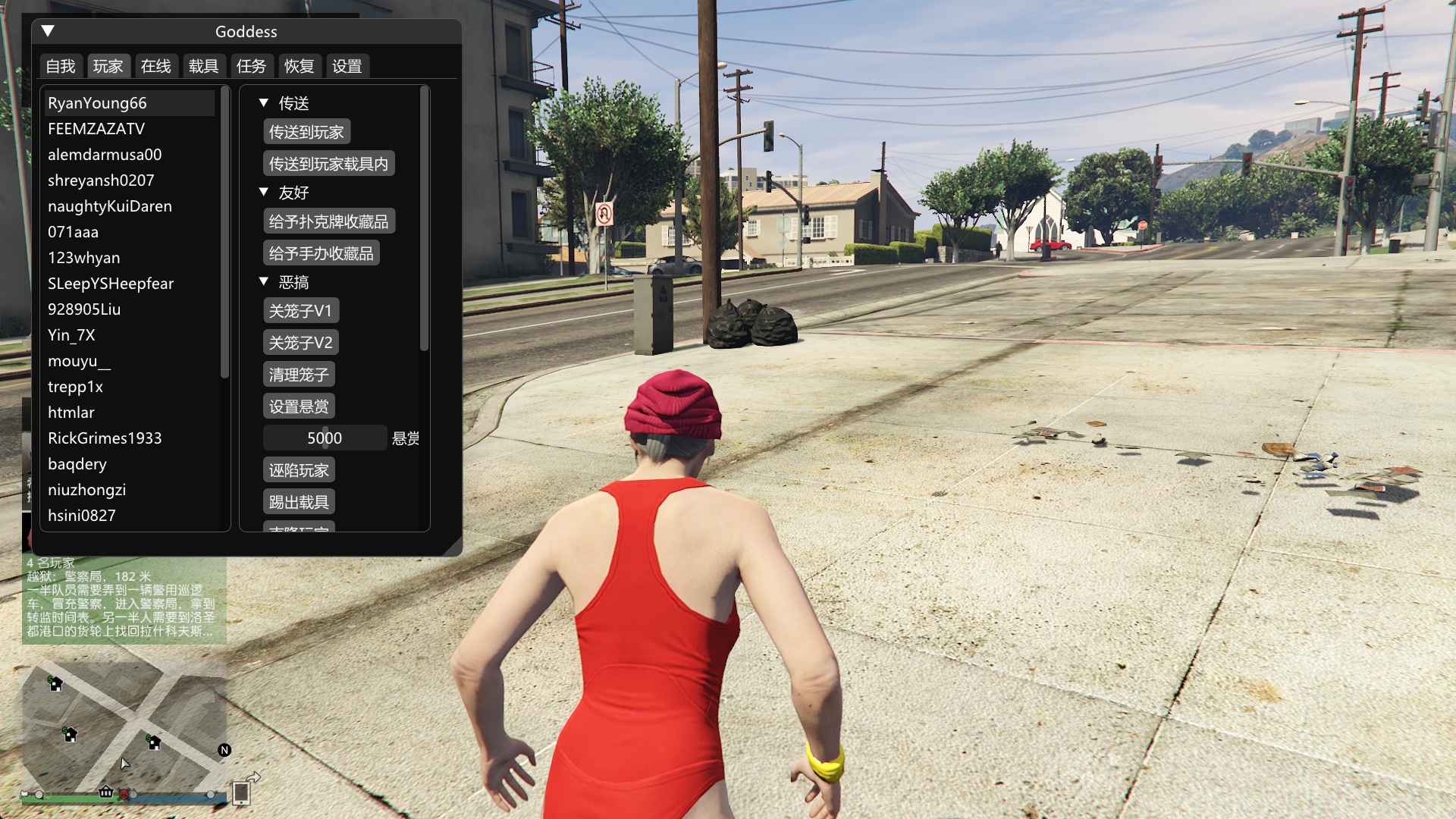Select player RickGrimes1933
The height and width of the screenshot is (819, 1456).
click(x=105, y=438)
